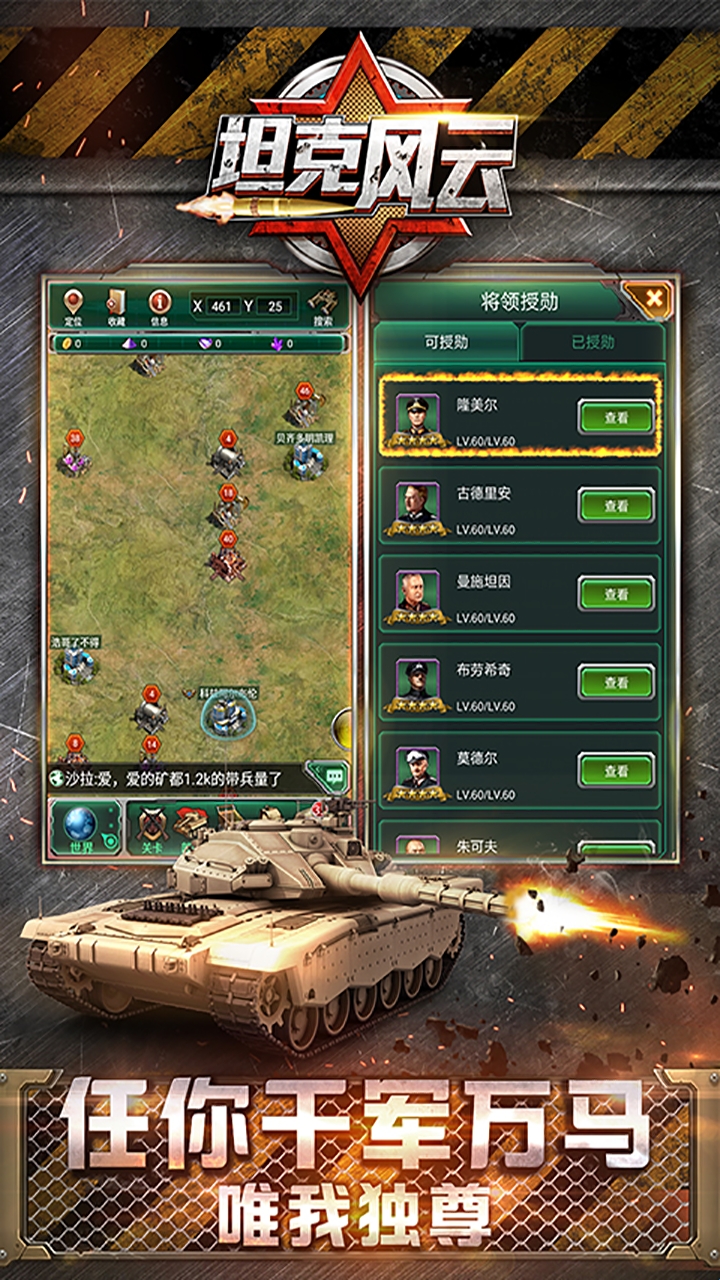
Task: Click 查看 for general 古德里安
Action: click(x=615, y=505)
